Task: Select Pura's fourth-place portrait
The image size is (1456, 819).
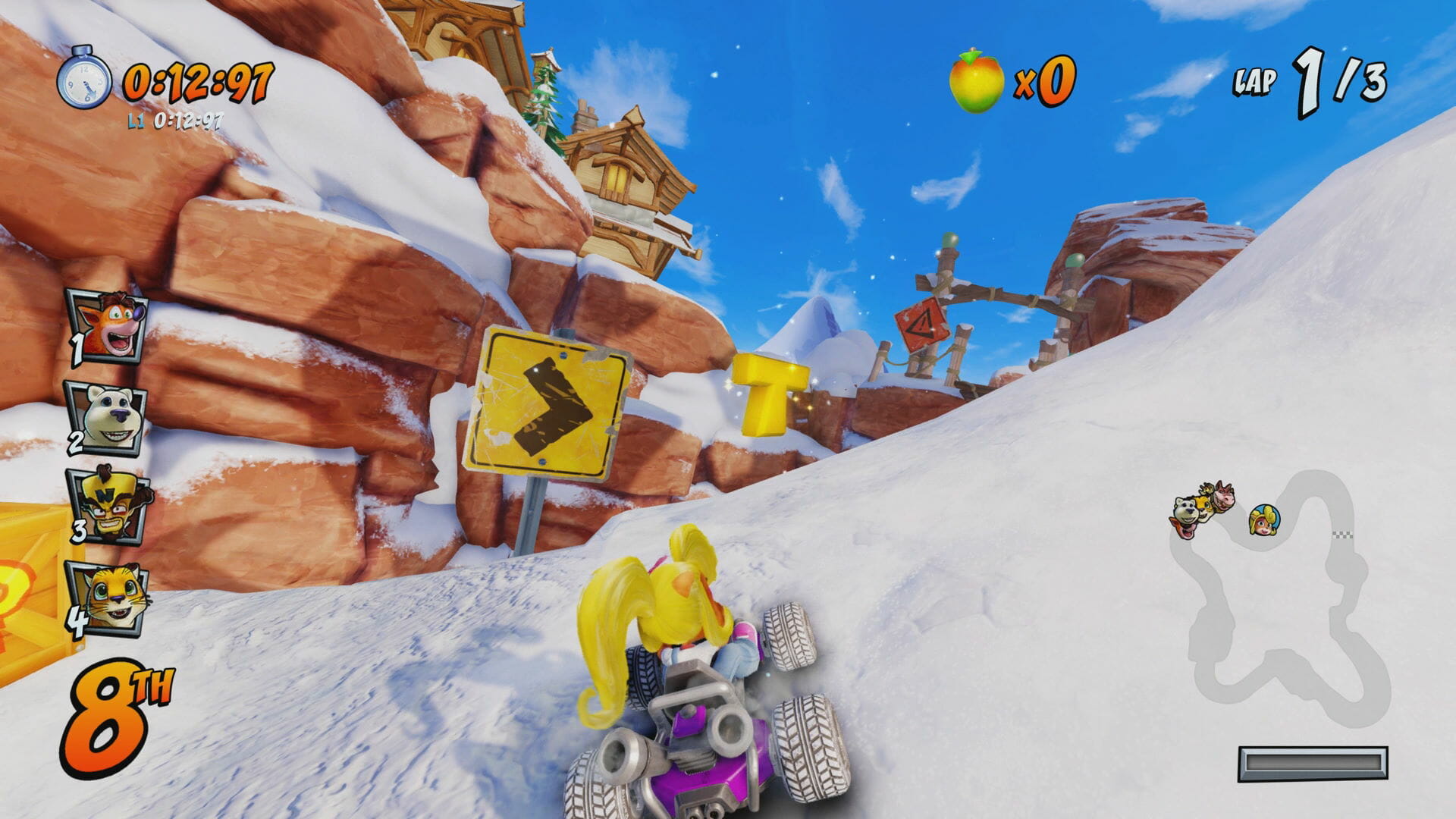Action: tap(108, 598)
